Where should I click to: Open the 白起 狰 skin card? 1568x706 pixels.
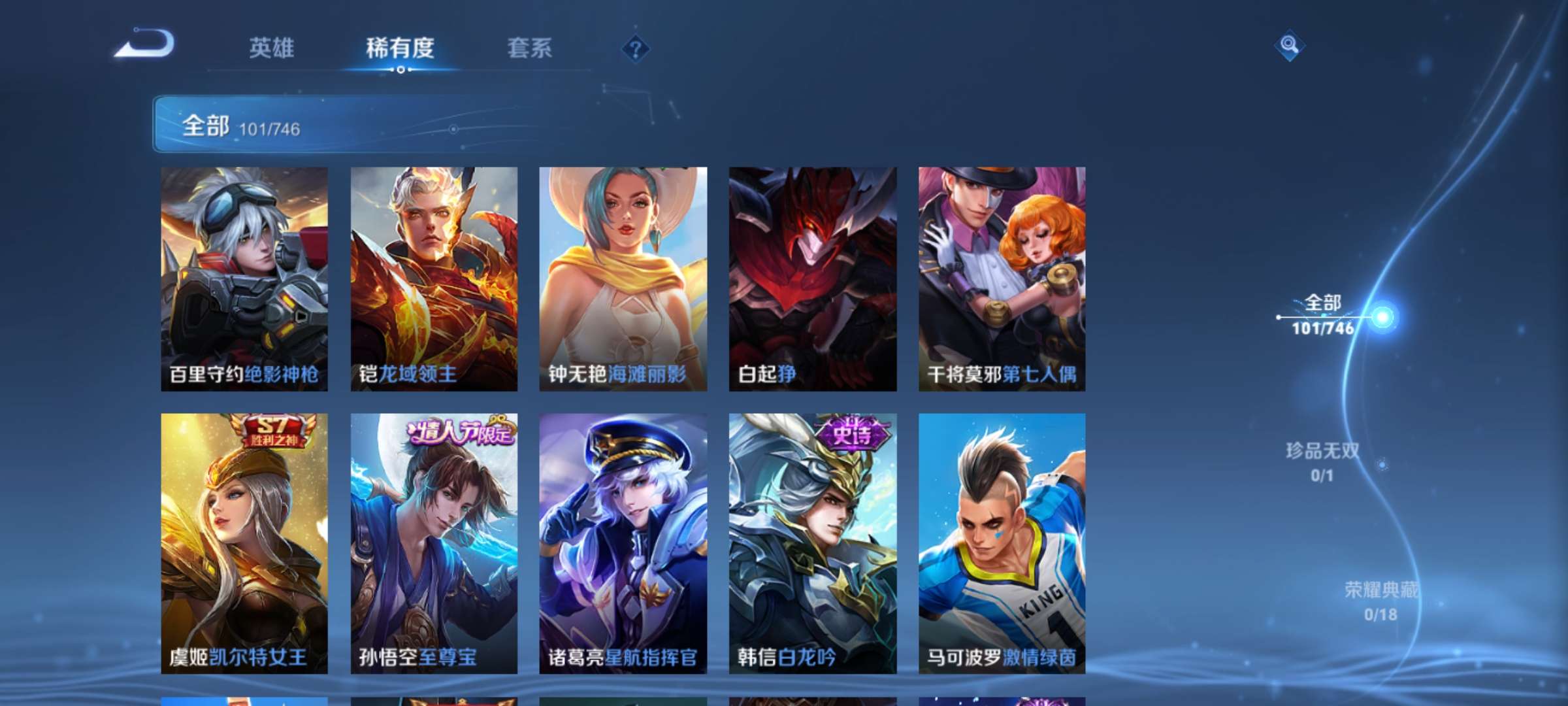812,278
